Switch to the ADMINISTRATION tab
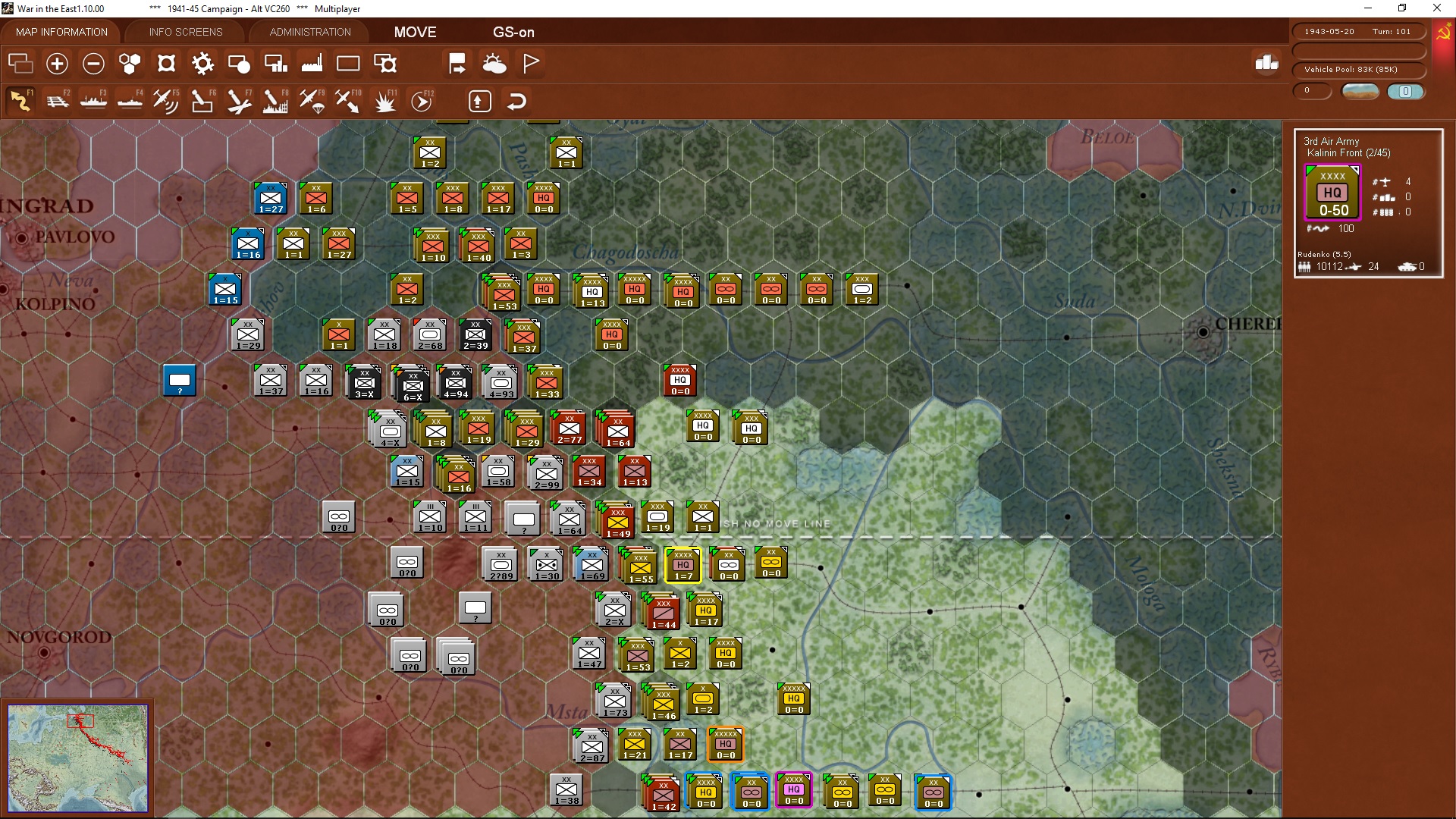The height and width of the screenshot is (819, 1456). (308, 32)
